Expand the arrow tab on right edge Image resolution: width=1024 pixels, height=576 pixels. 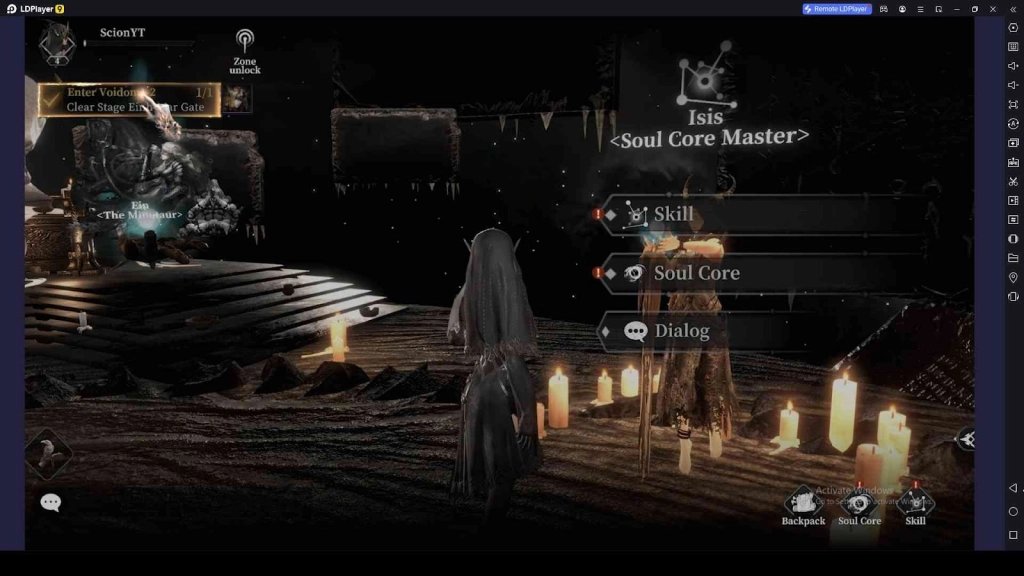point(965,439)
